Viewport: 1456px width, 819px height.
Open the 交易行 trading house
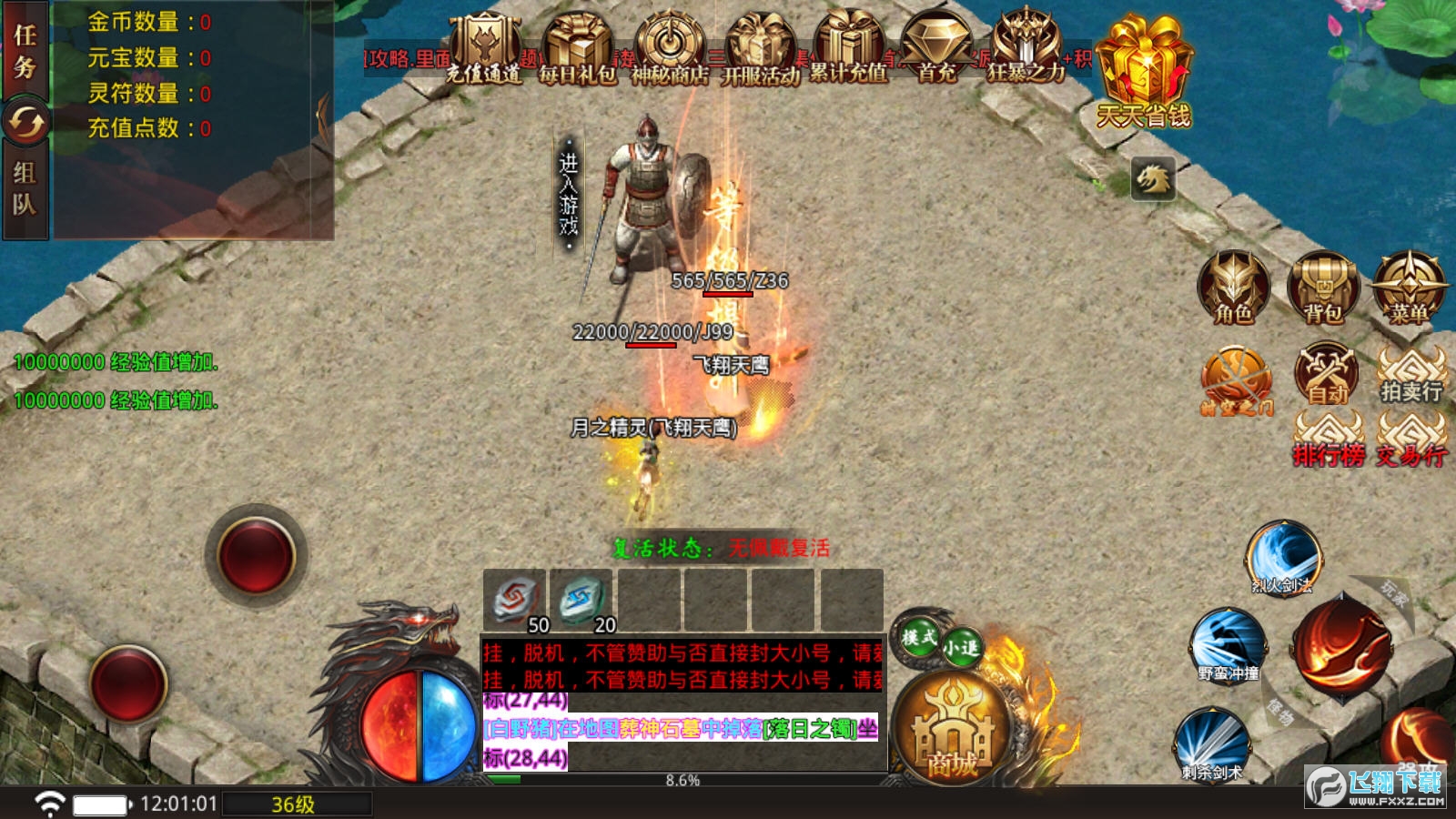pos(1411,441)
